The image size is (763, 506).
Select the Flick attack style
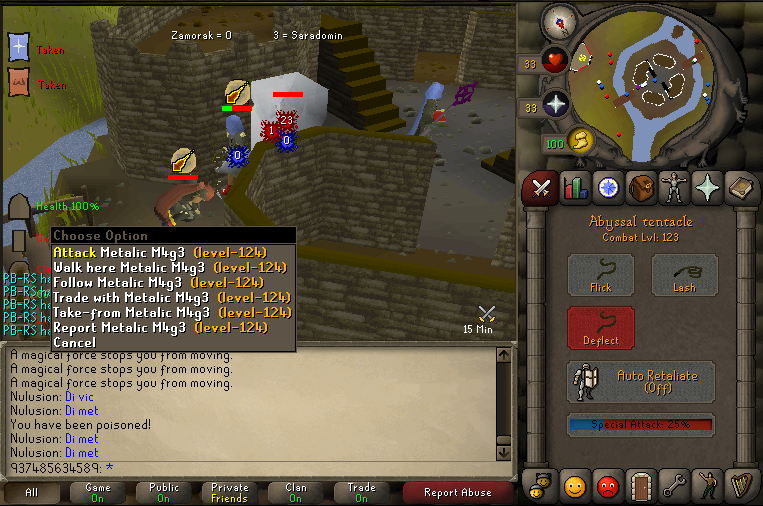[x=601, y=275]
